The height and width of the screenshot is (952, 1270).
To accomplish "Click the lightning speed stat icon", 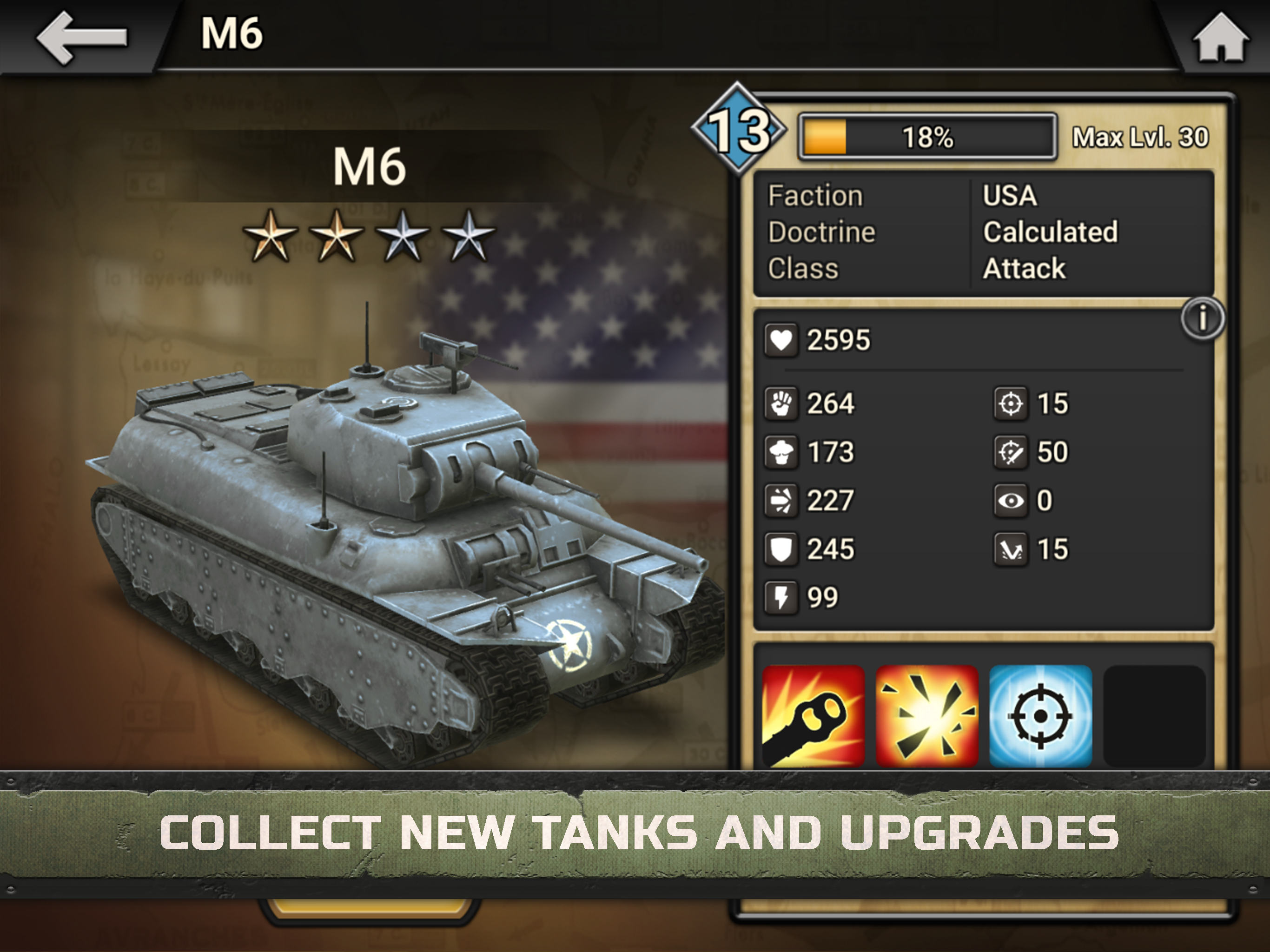I will 781,598.
